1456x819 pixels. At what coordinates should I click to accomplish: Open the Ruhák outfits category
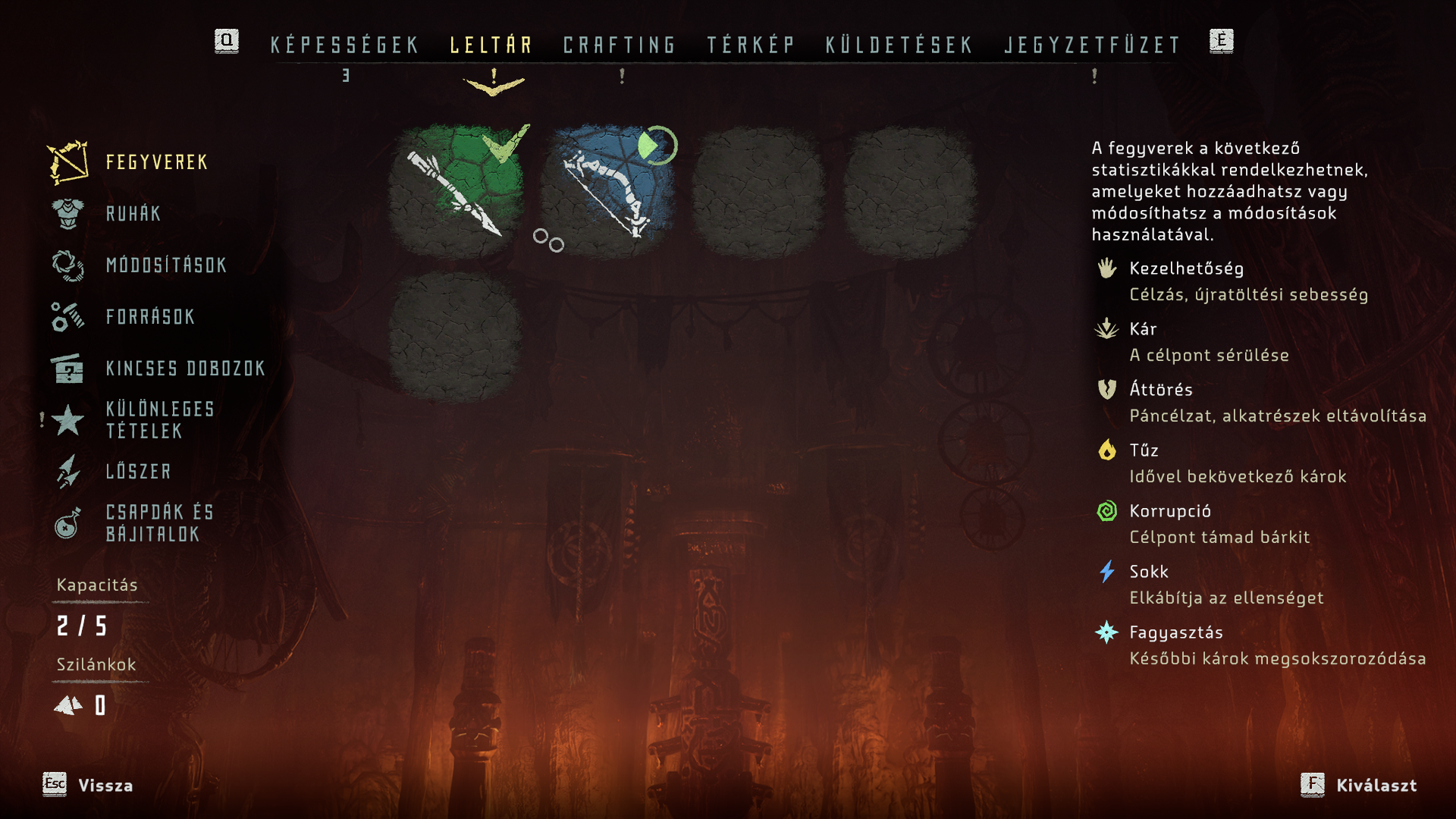(x=133, y=214)
